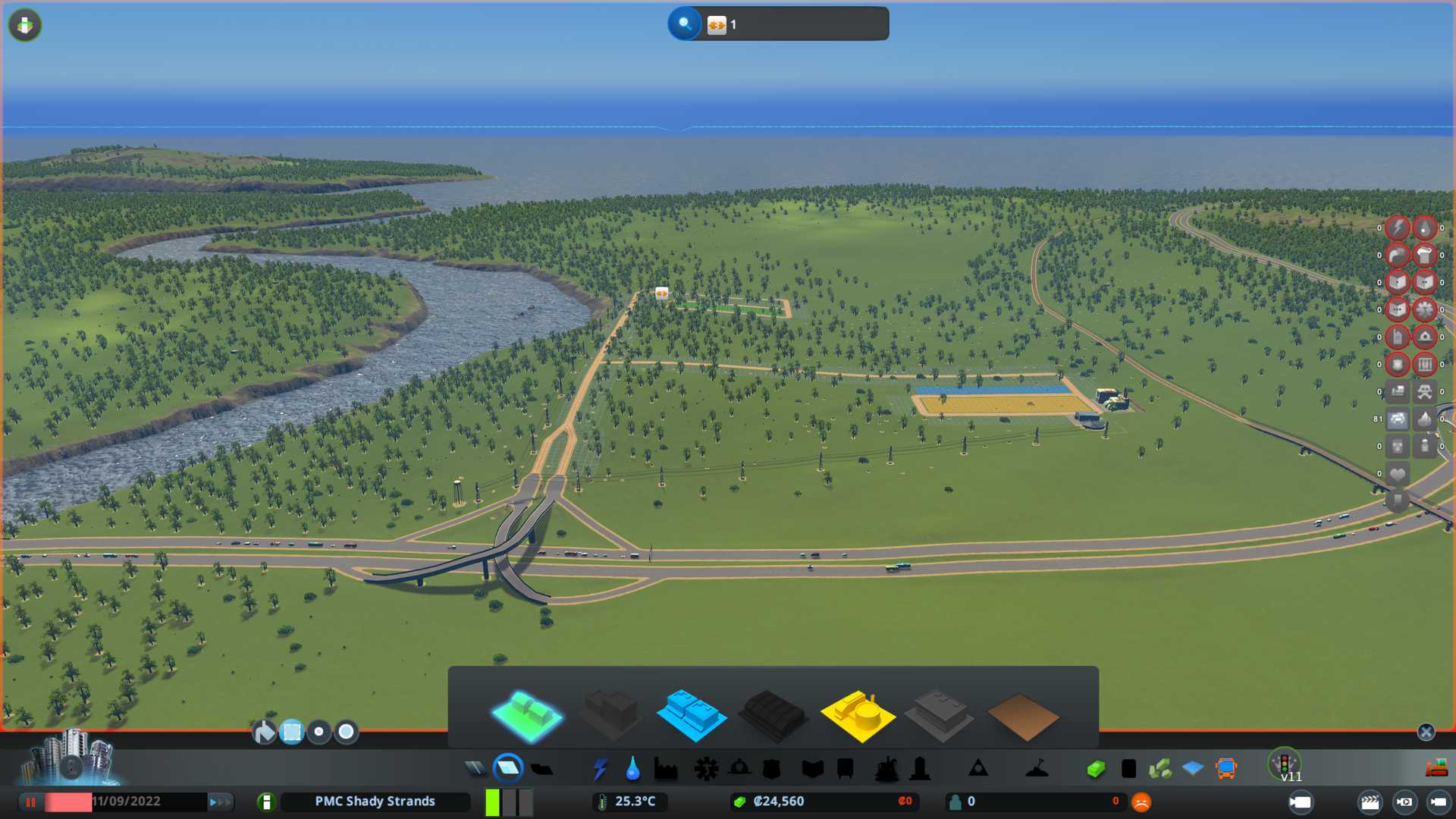Open the public transport bus menu
1456x819 pixels.
(1225, 769)
